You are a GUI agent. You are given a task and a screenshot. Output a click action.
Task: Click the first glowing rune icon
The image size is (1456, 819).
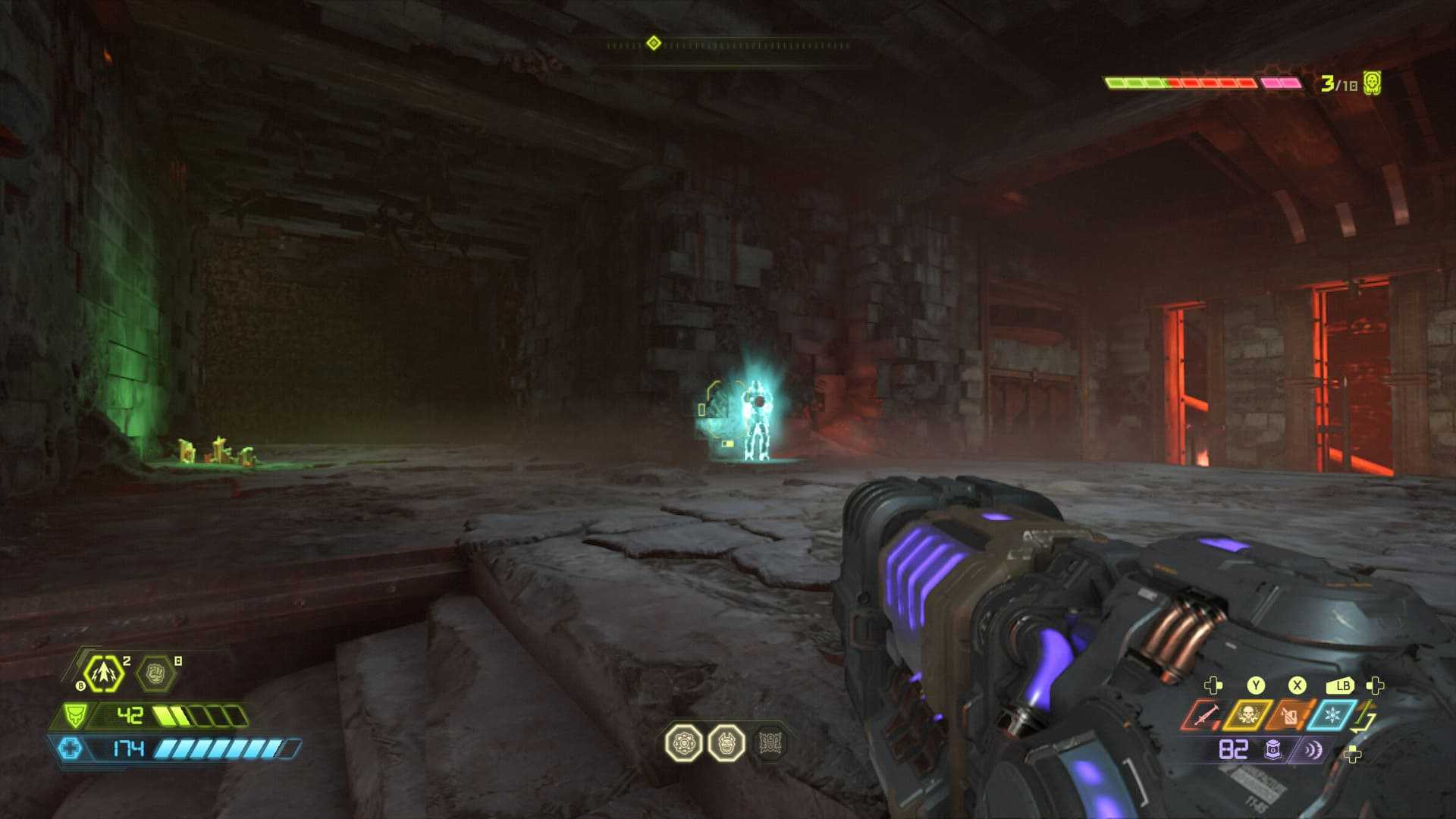[x=683, y=743]
